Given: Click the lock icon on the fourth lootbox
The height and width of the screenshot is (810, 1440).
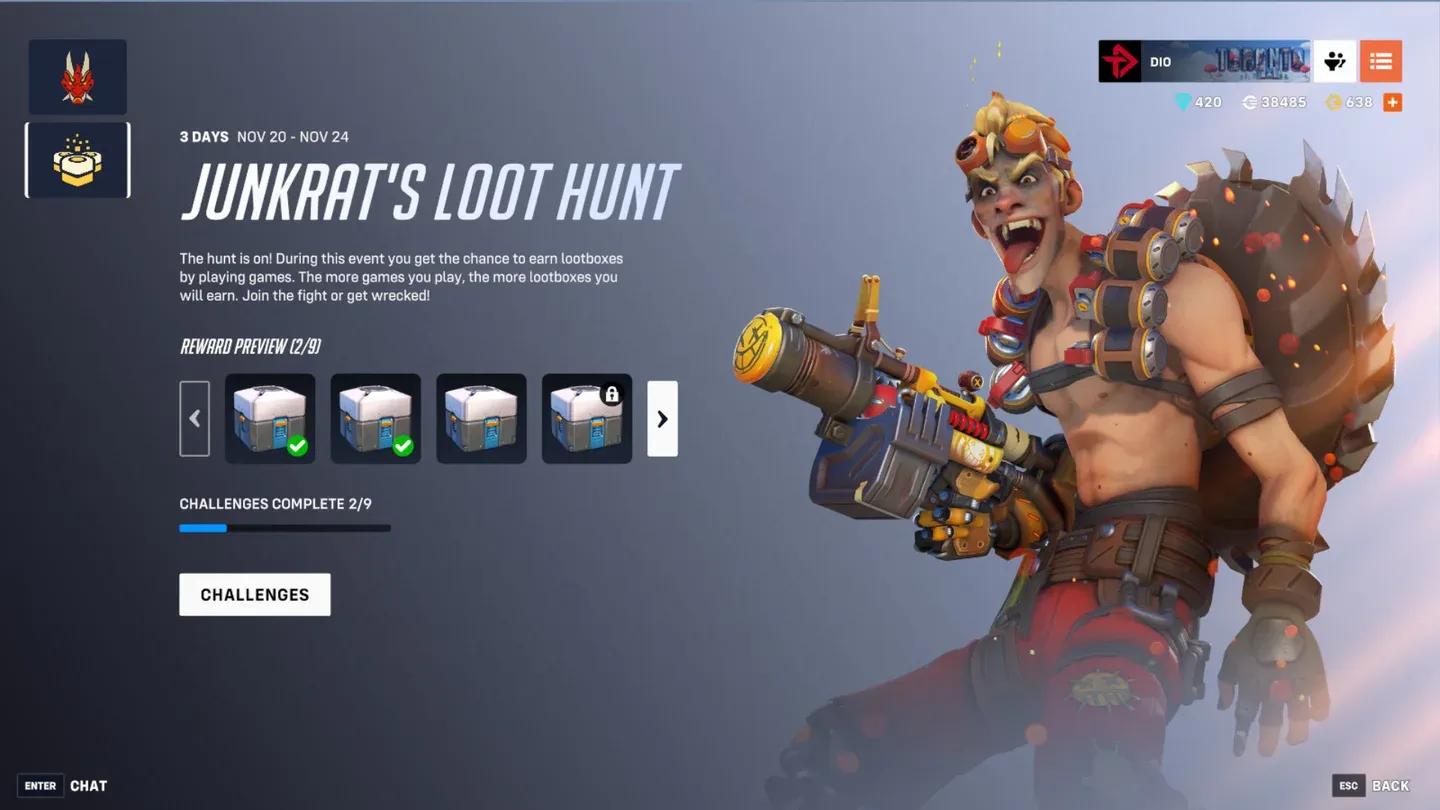Looking at the screenshot, I should 611,394.
